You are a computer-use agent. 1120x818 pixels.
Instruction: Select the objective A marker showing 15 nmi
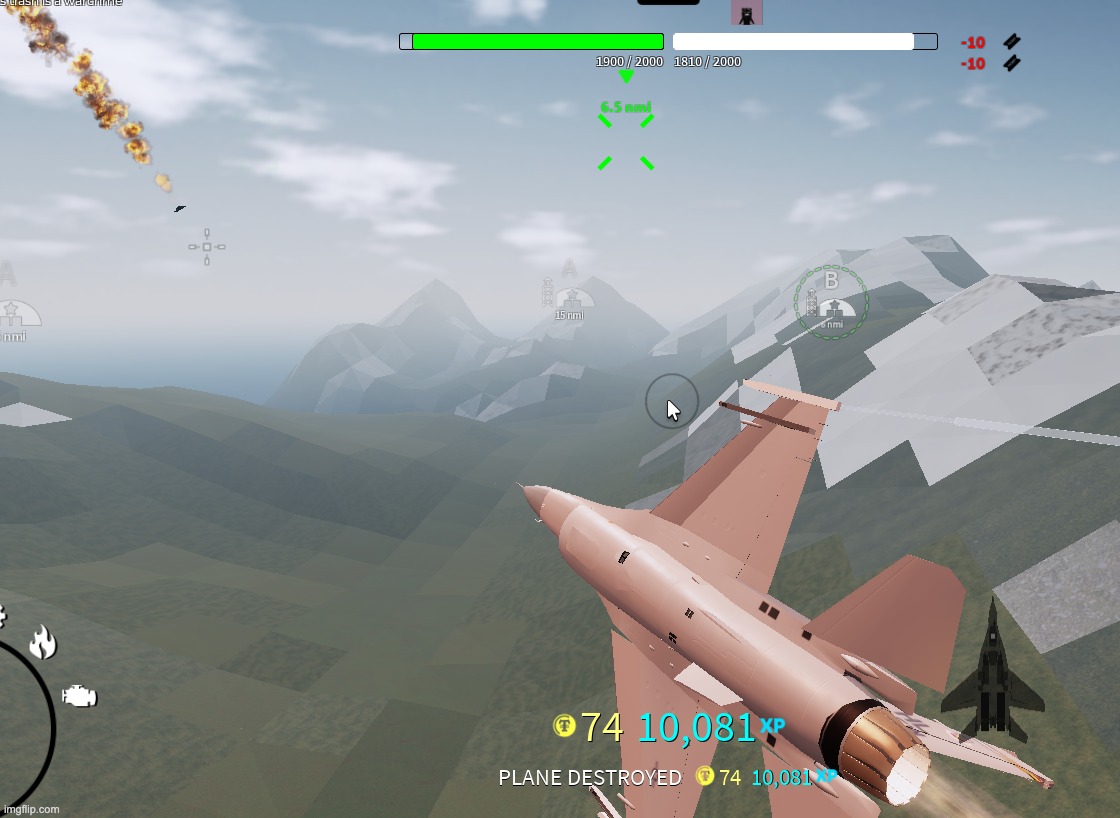click(x=569, y=297)
